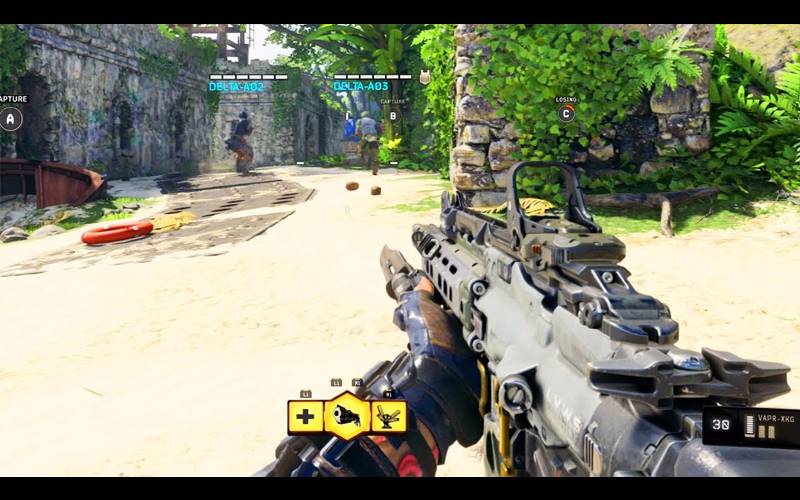Select the barricade equipment icon
The image size is (800, 500).
tap(389, 416)
